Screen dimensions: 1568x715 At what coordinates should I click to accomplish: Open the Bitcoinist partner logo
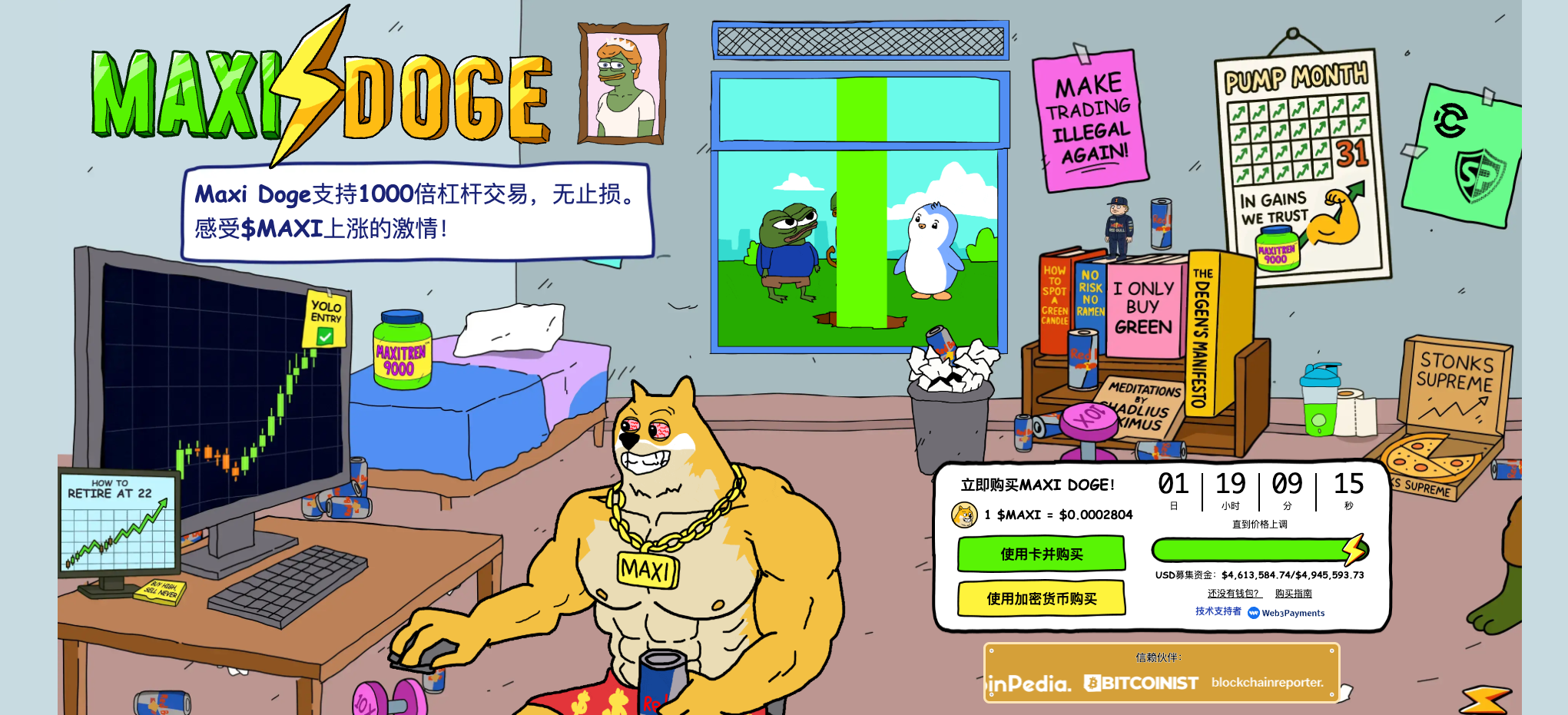click(1141, 683)
